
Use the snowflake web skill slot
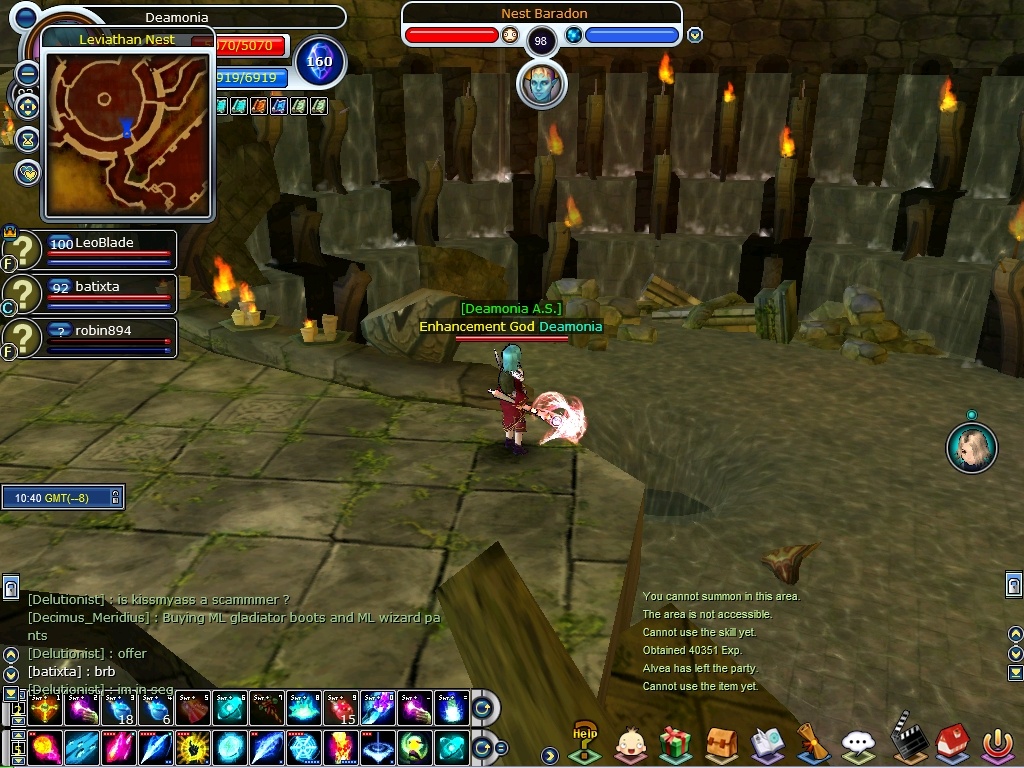[303, 747]
